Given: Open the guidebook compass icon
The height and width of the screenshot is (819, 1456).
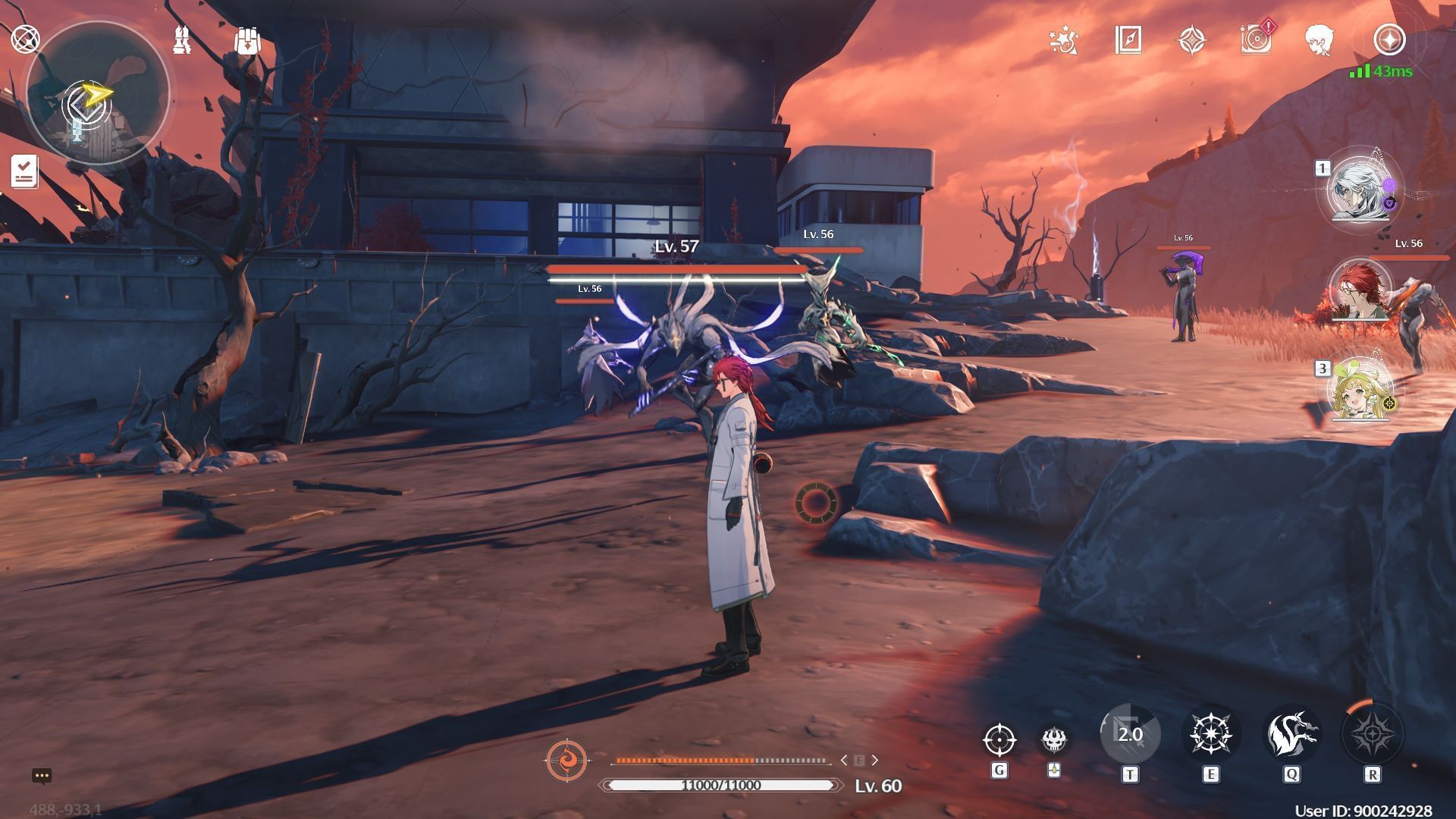Looking at the screenshot, I should [x=1128, y=40].
